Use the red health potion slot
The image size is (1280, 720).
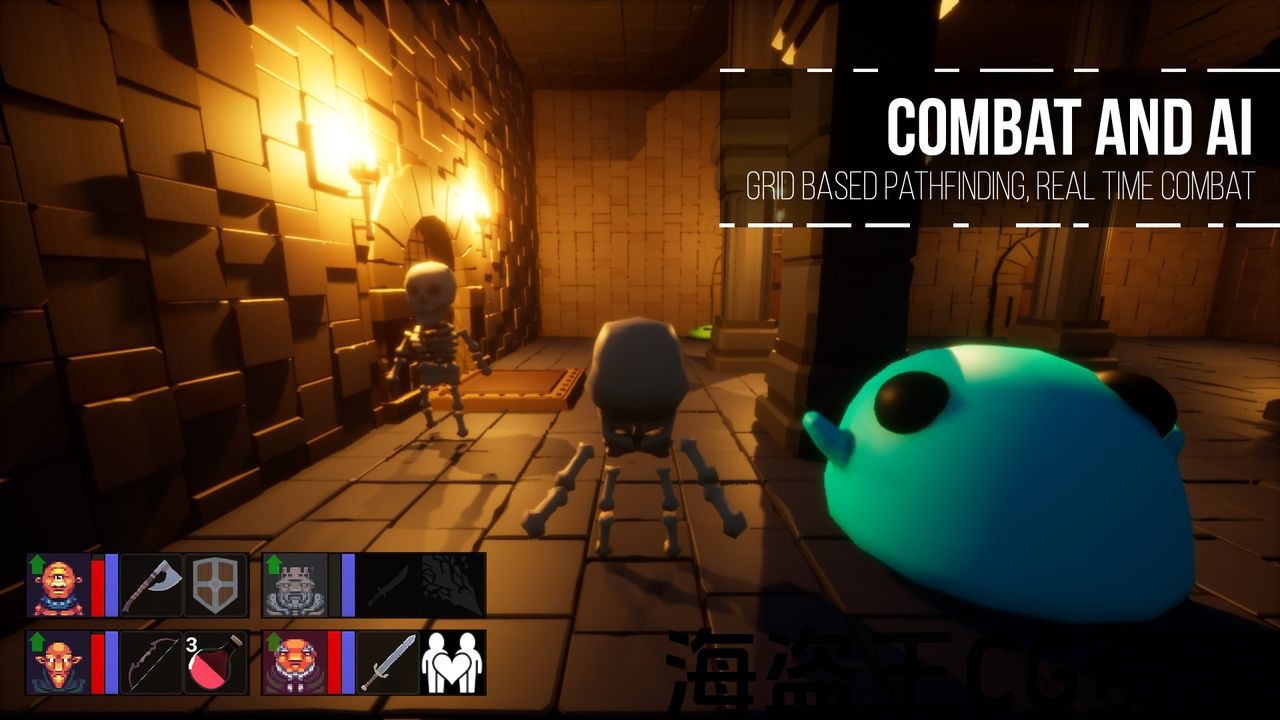tap(215, 662)
